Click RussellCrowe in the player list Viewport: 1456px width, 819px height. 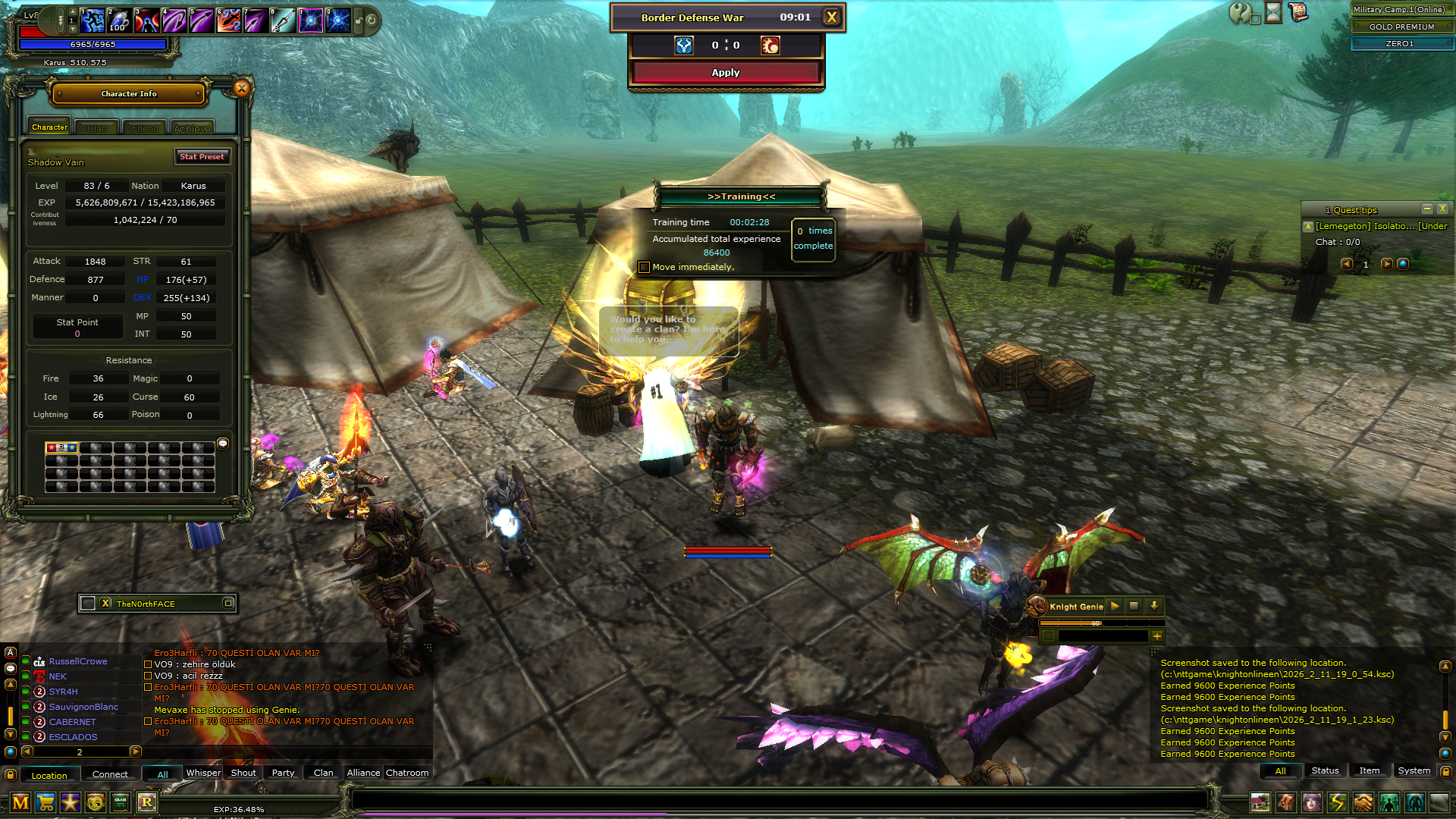[x=78, y=661]
